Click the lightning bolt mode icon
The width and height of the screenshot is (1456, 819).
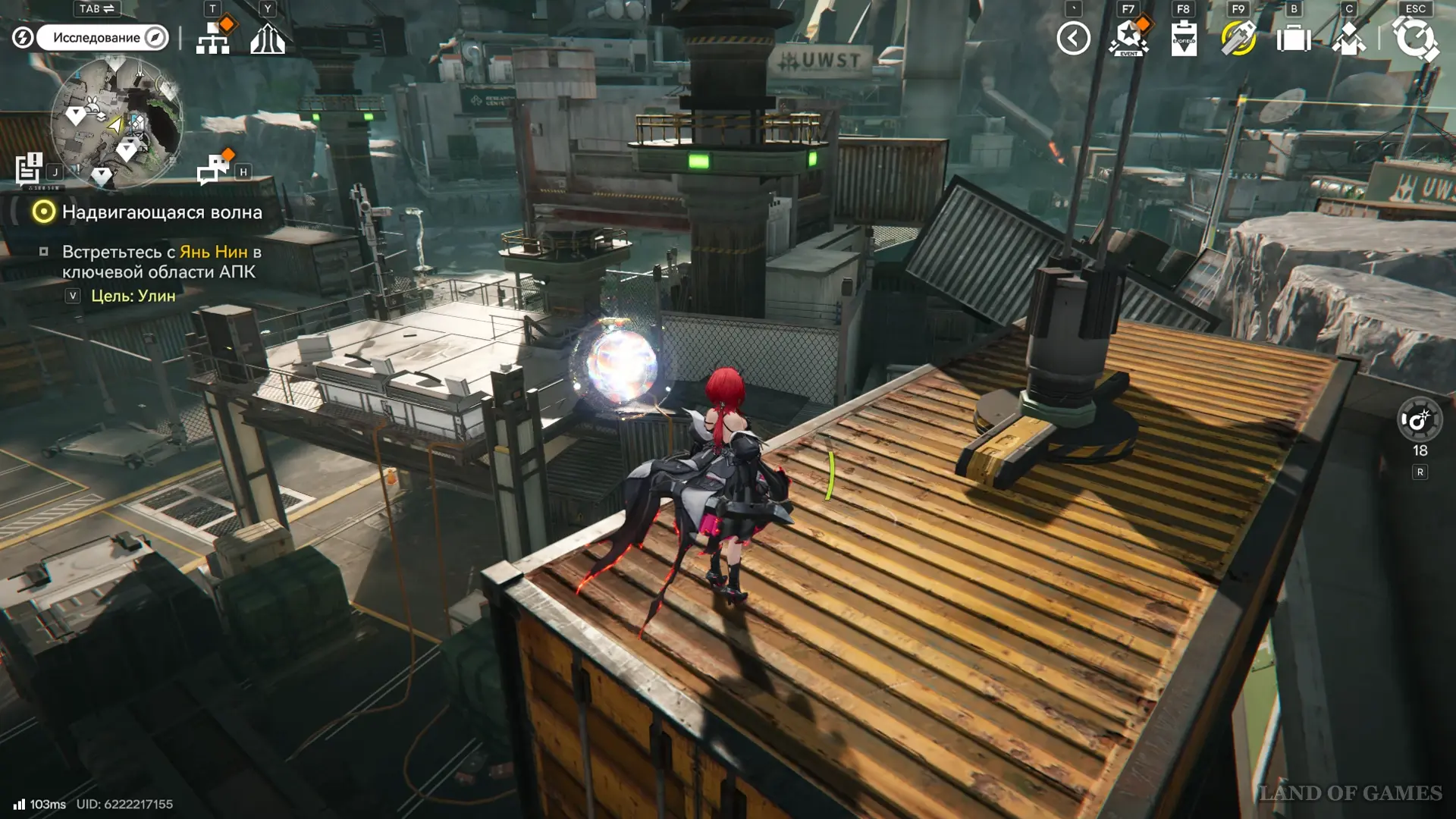23,37
